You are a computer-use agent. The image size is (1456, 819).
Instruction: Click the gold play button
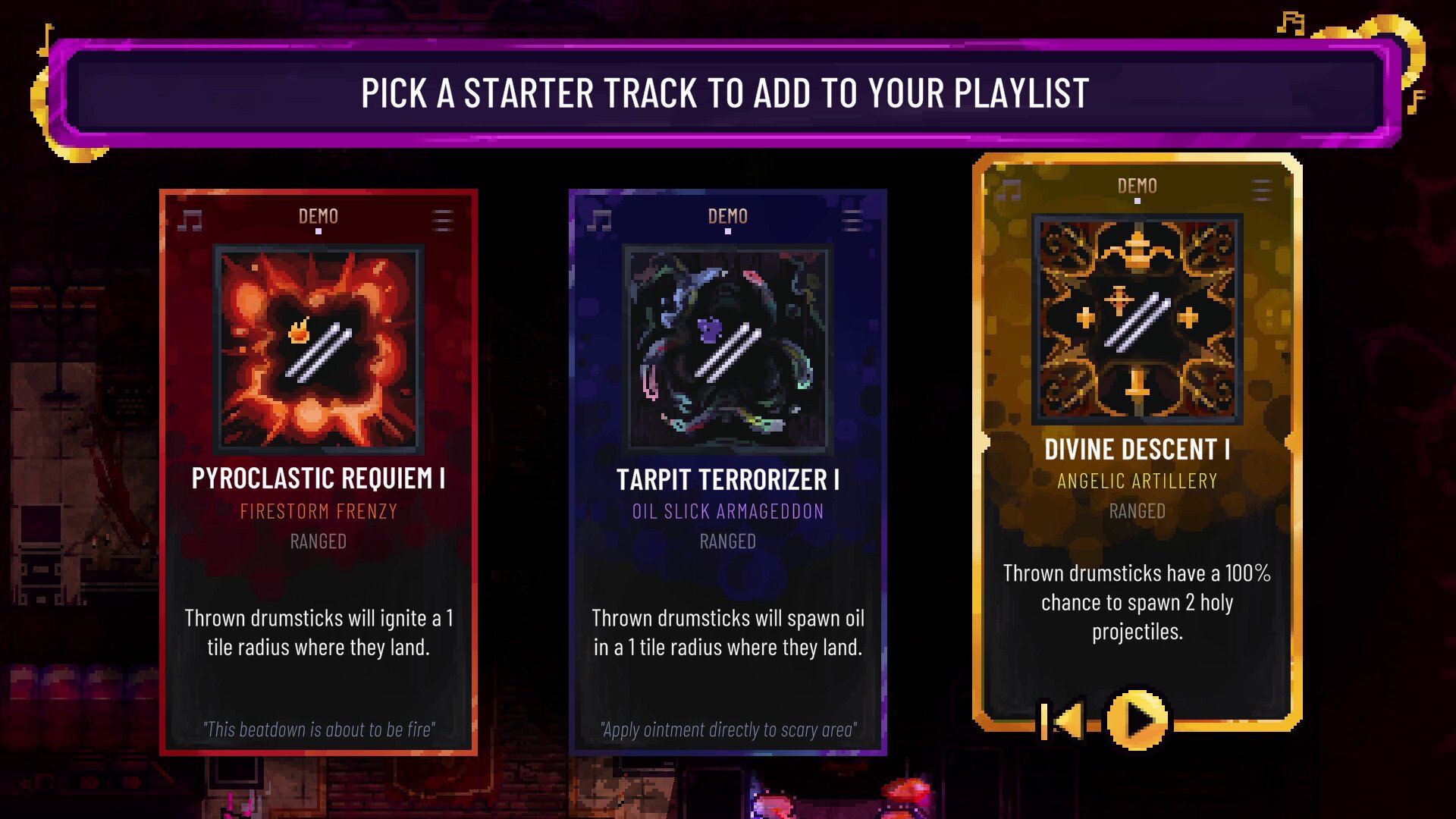[1137, 719]
